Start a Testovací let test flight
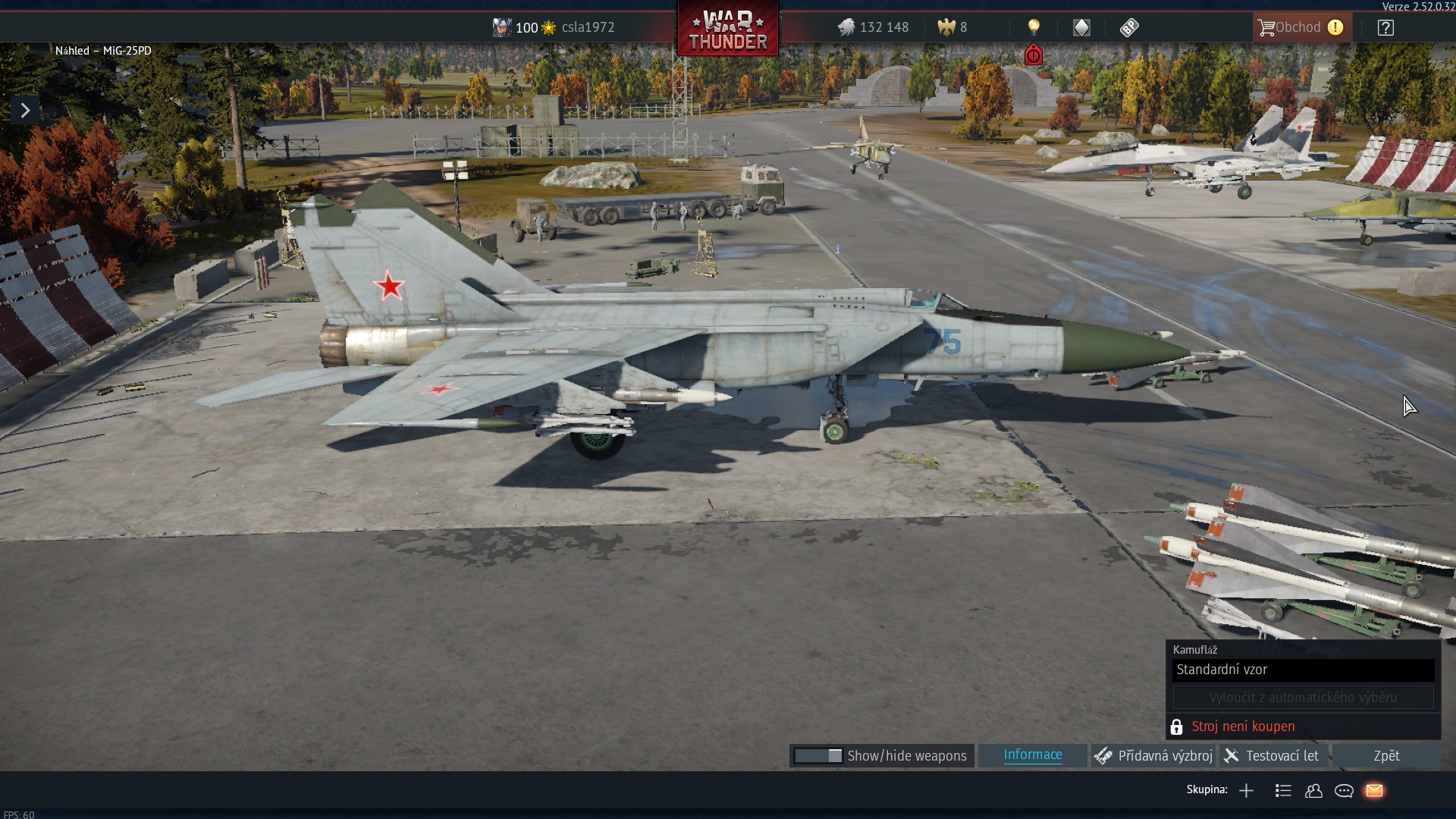Image resolution: width=1456 pixels, height=819 pixels. [1274, 756]
